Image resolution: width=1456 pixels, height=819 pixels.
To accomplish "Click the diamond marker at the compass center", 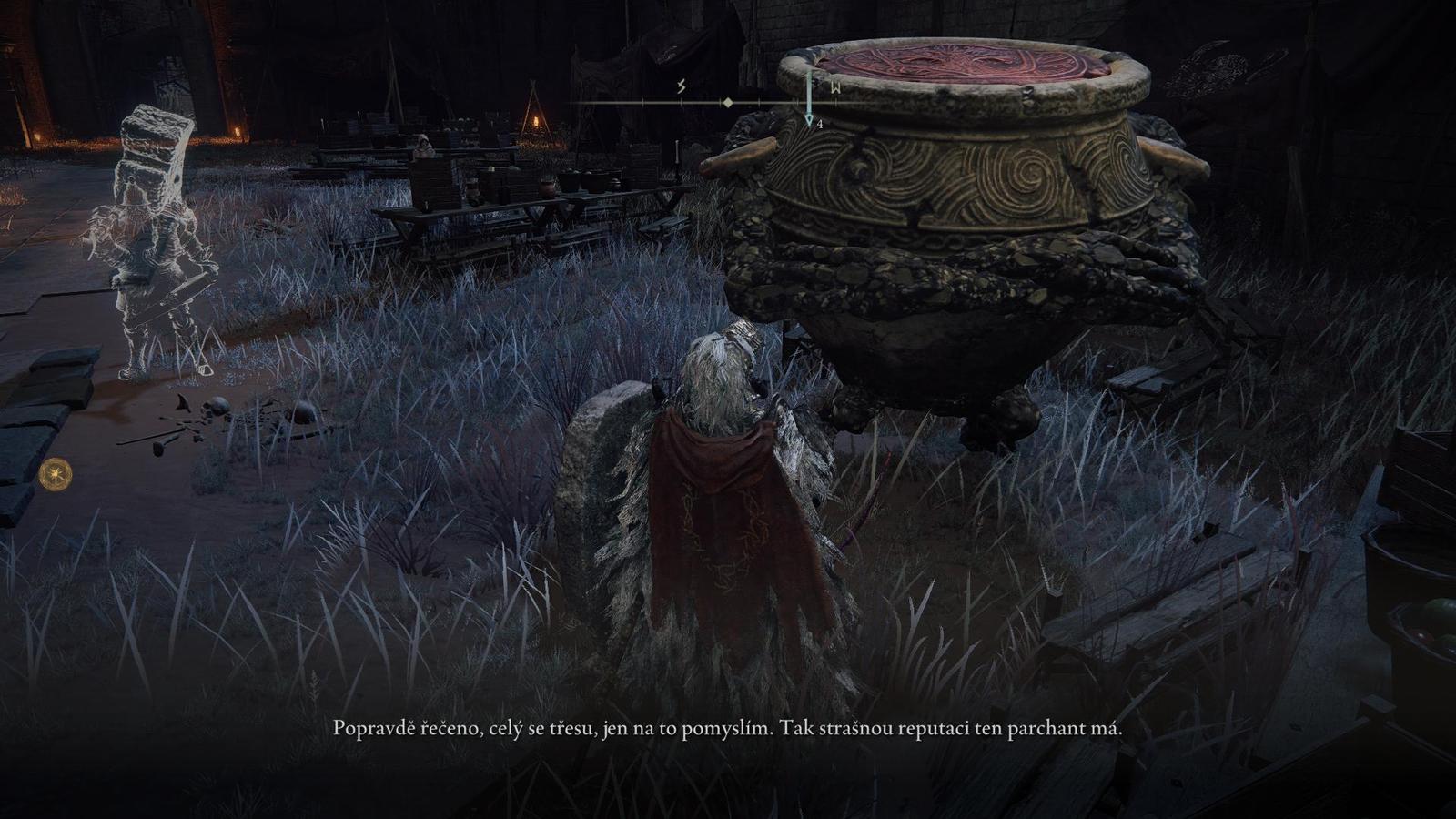I will click(727, 102).
